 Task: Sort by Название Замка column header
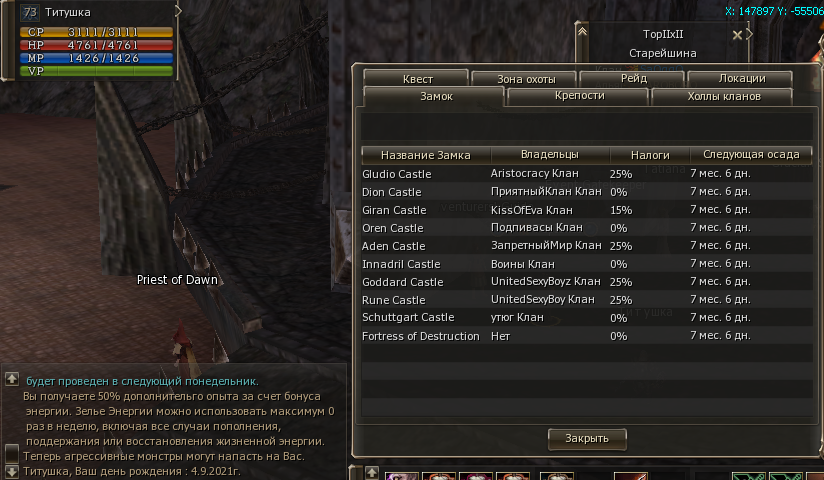(x=425, y=155)
